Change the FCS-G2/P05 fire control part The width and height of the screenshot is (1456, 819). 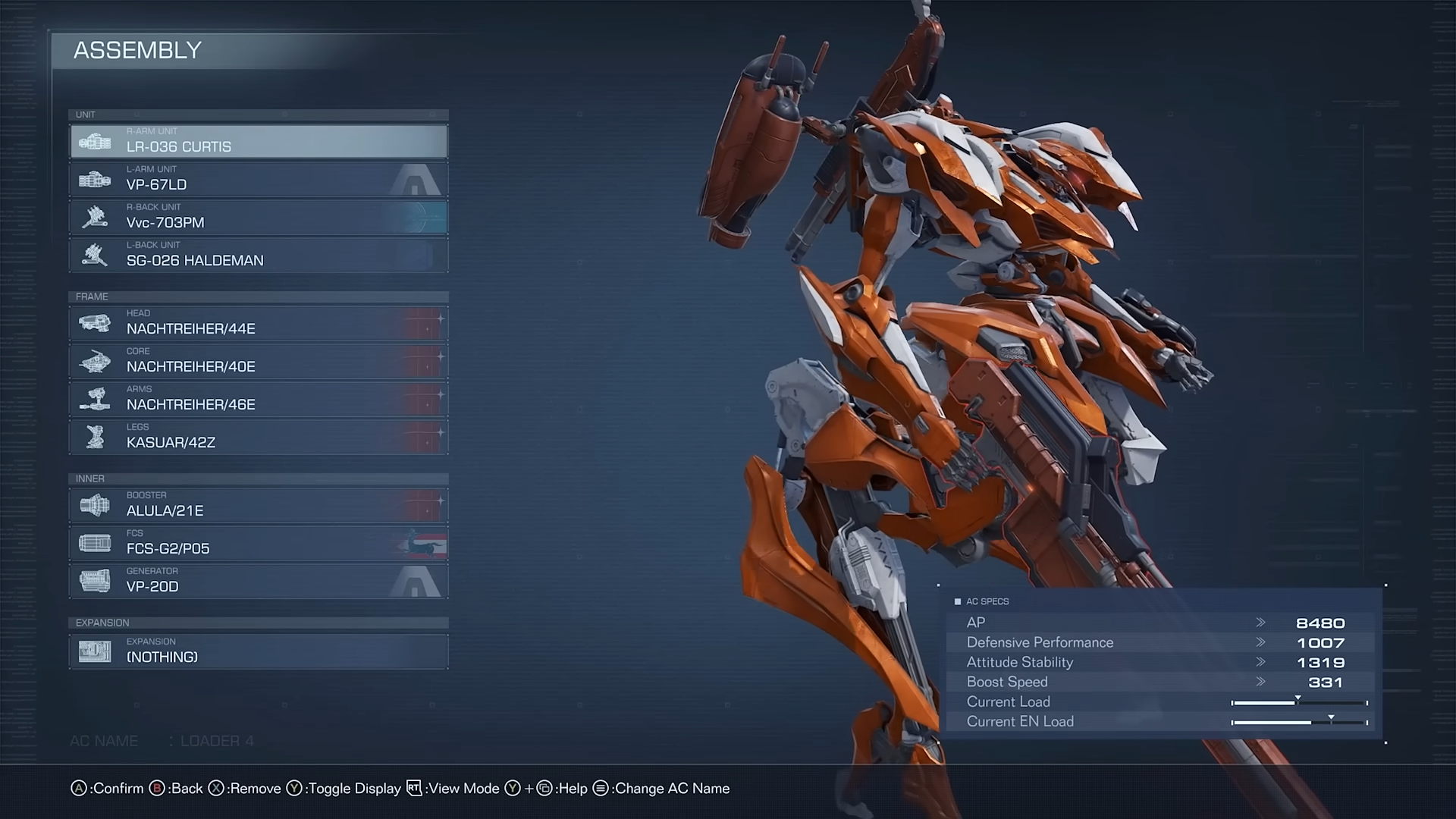[259, 544]
